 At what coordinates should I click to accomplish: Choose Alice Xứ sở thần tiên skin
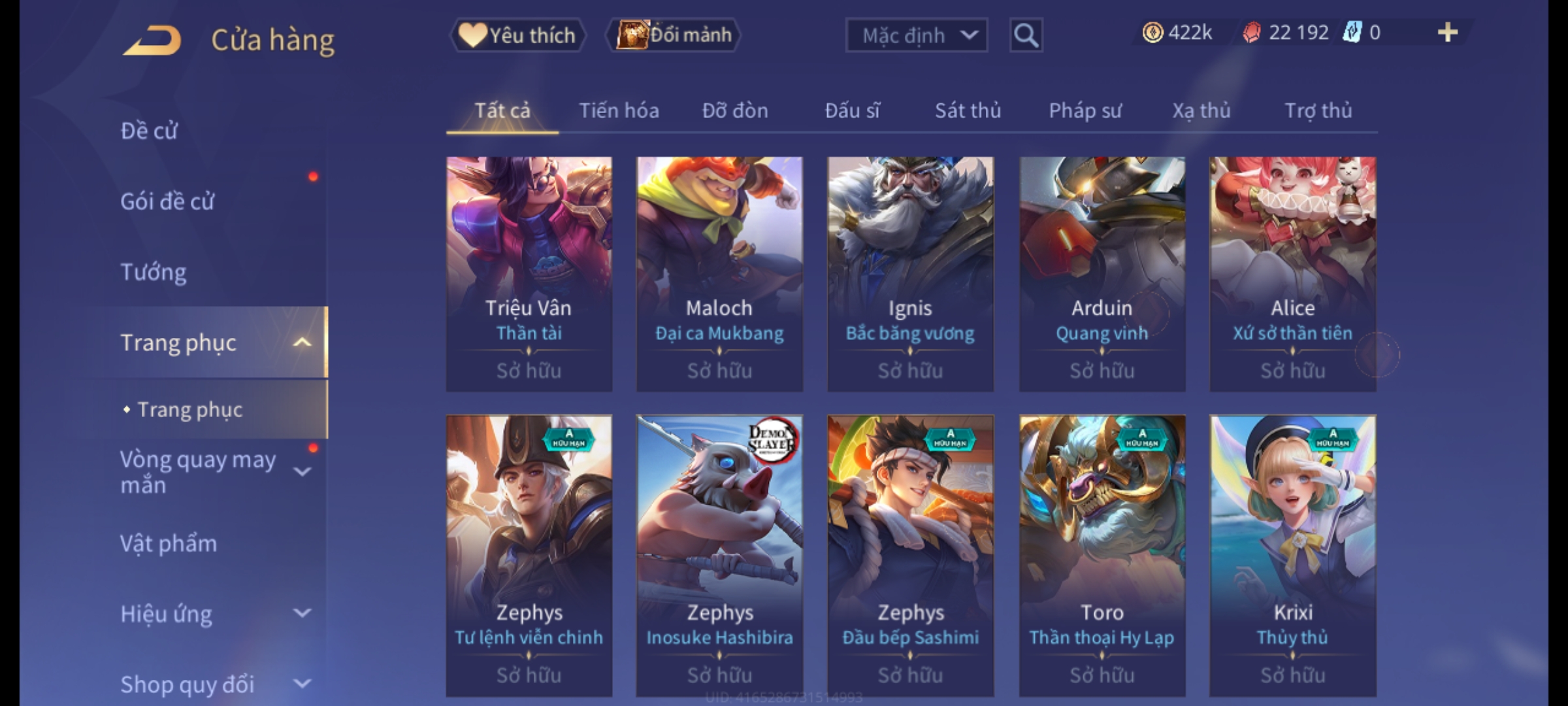(1292, 273)
